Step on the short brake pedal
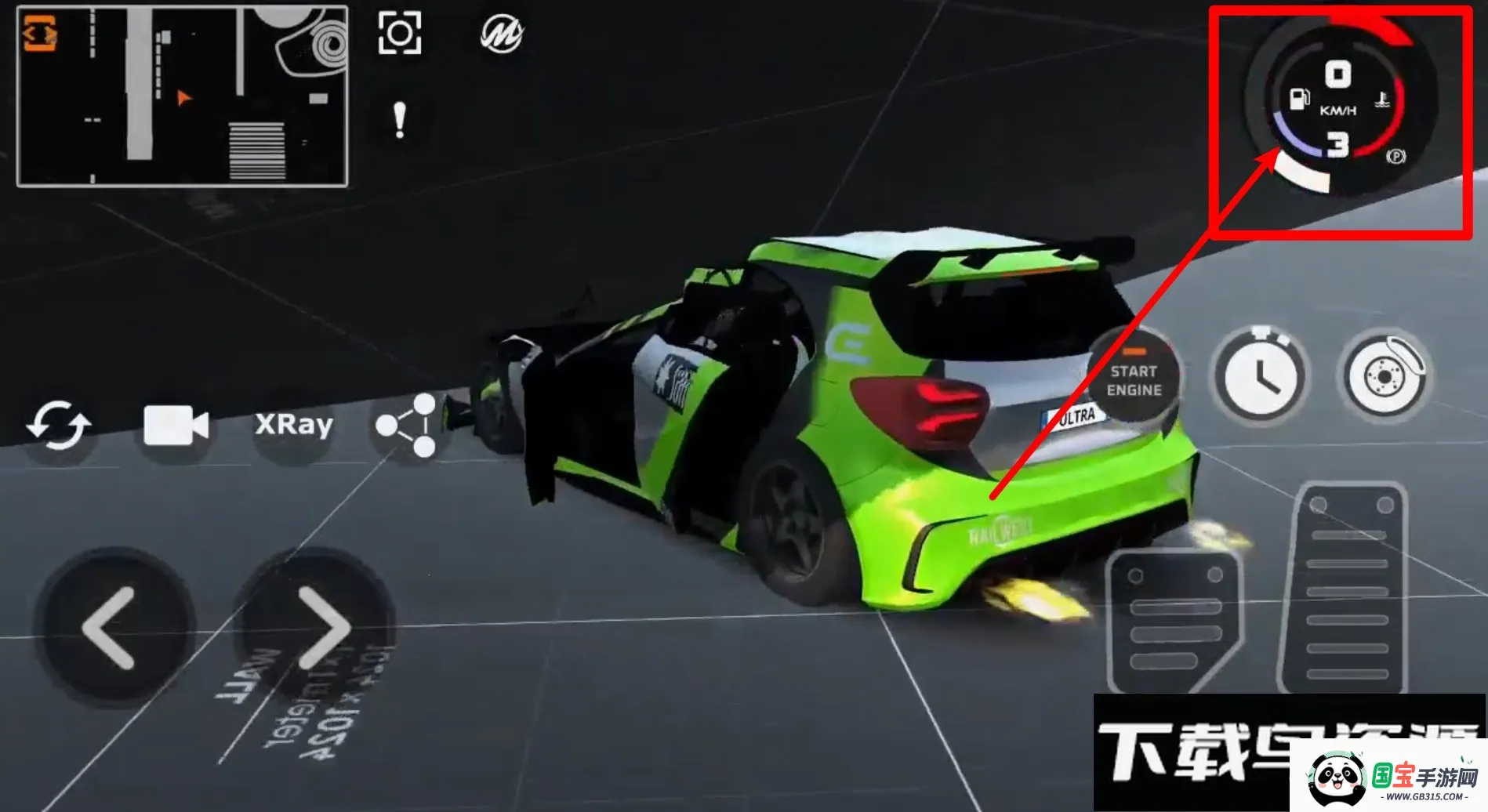The image size is (1488, 812). click(x=1174, y=621)
